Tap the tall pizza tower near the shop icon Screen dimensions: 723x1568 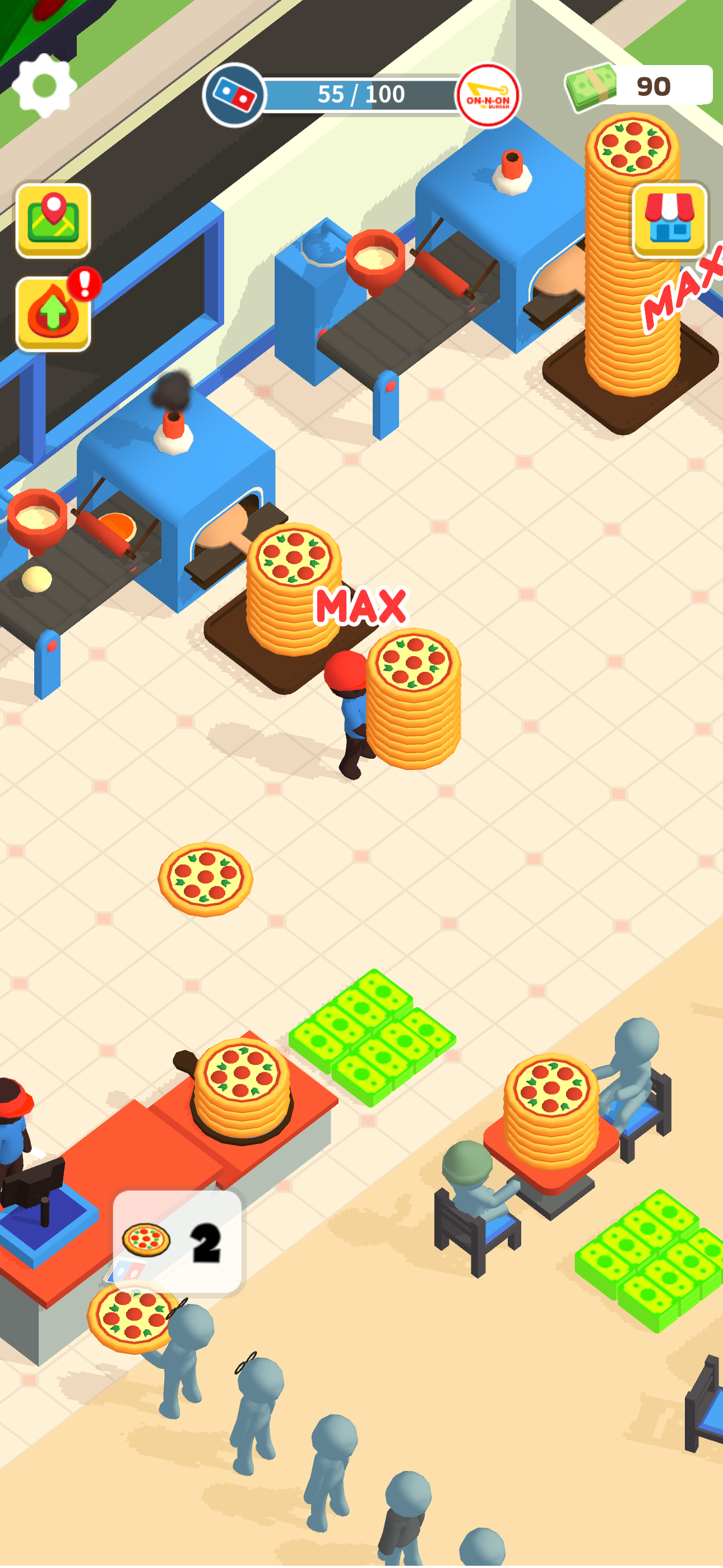coord(630,256)
